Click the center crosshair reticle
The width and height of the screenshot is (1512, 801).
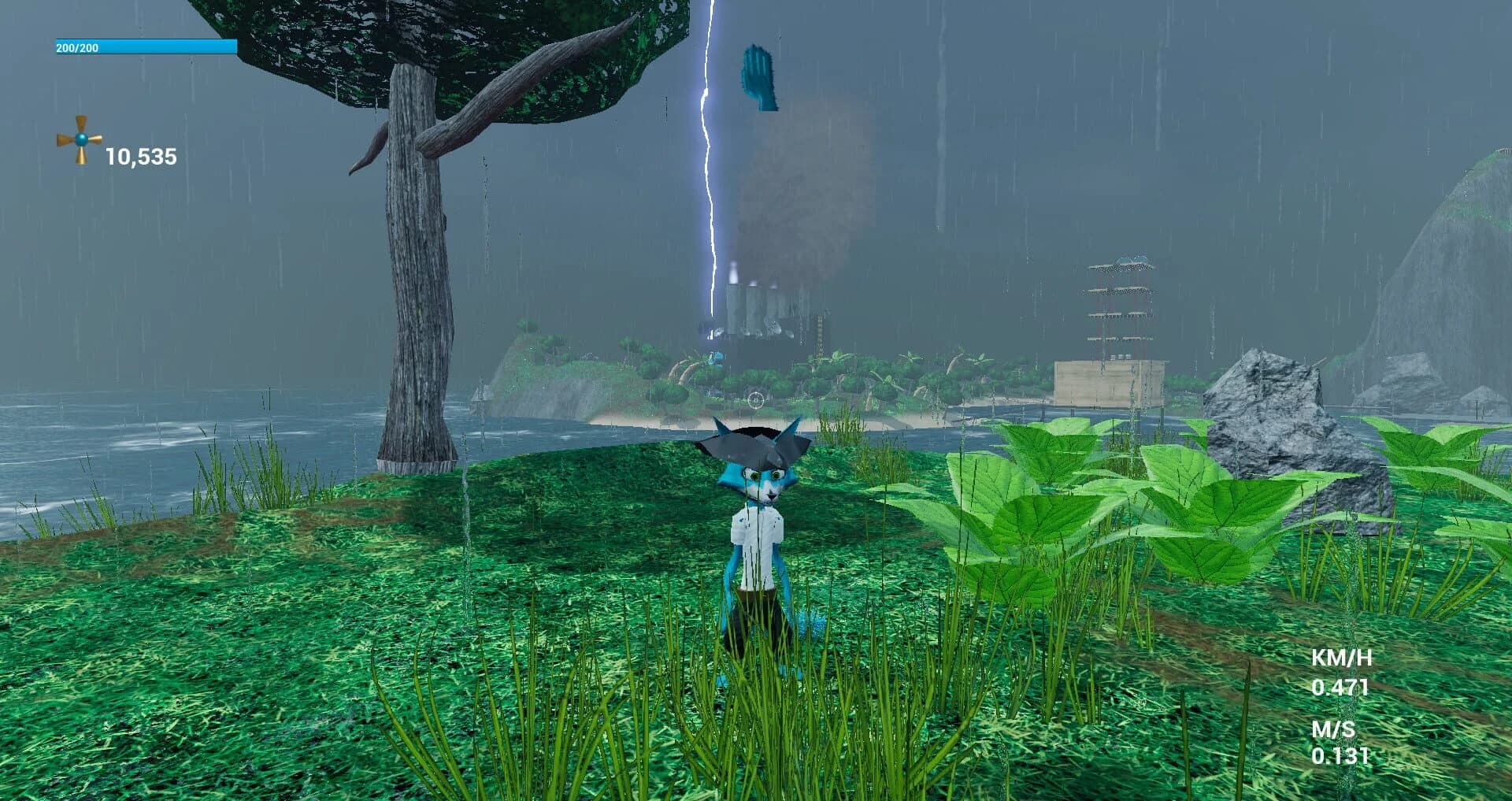755,400
